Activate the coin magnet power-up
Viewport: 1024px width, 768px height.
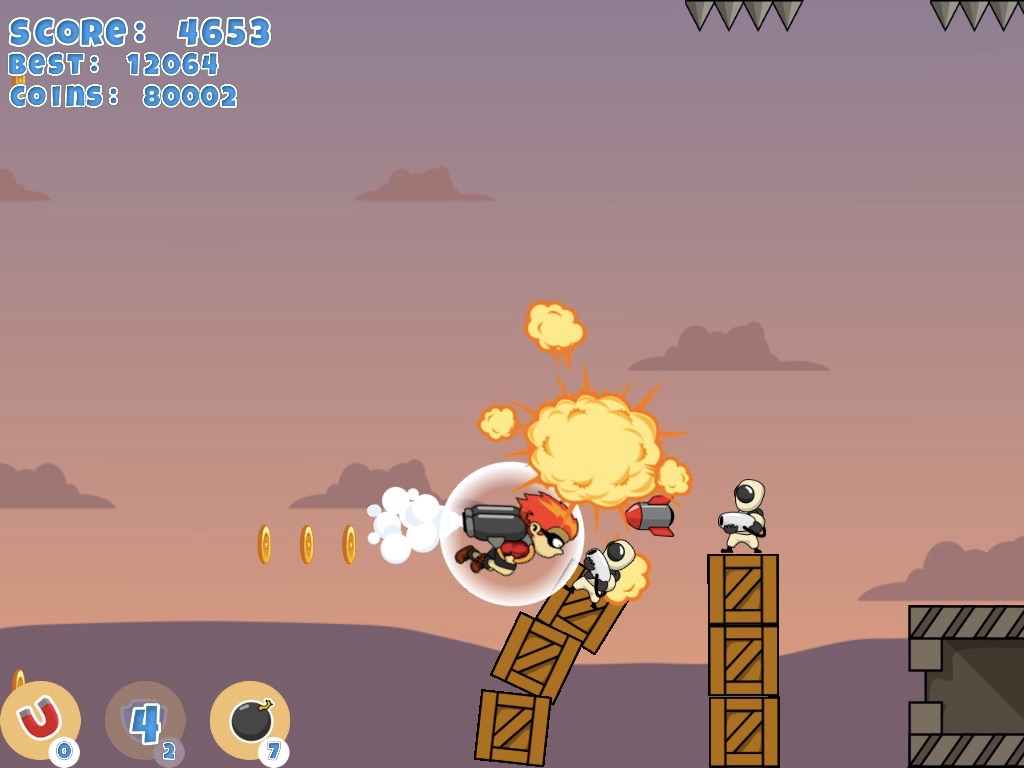point(40,720)
